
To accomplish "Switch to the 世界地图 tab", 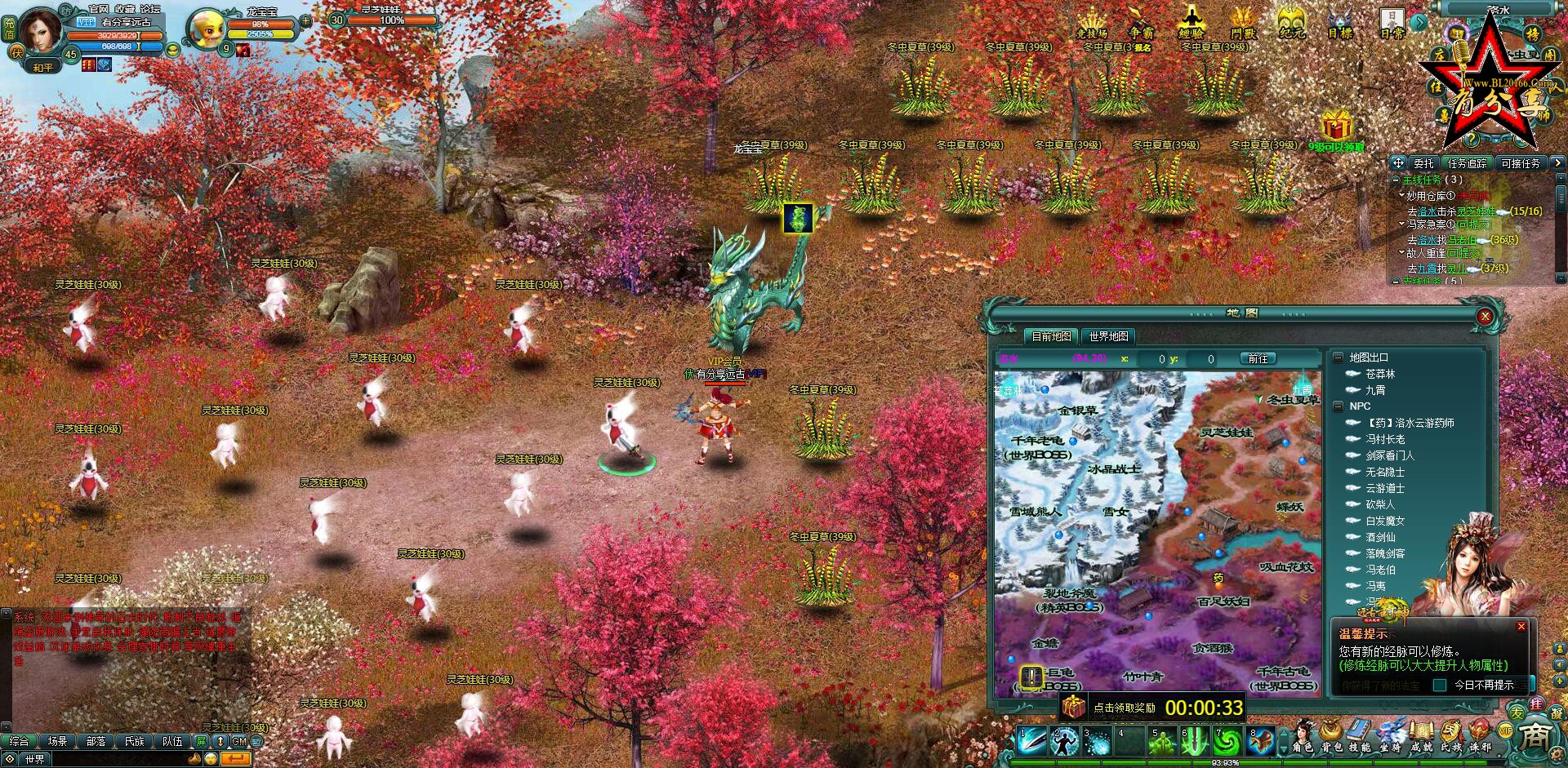I will click(x=1108, y=336).
